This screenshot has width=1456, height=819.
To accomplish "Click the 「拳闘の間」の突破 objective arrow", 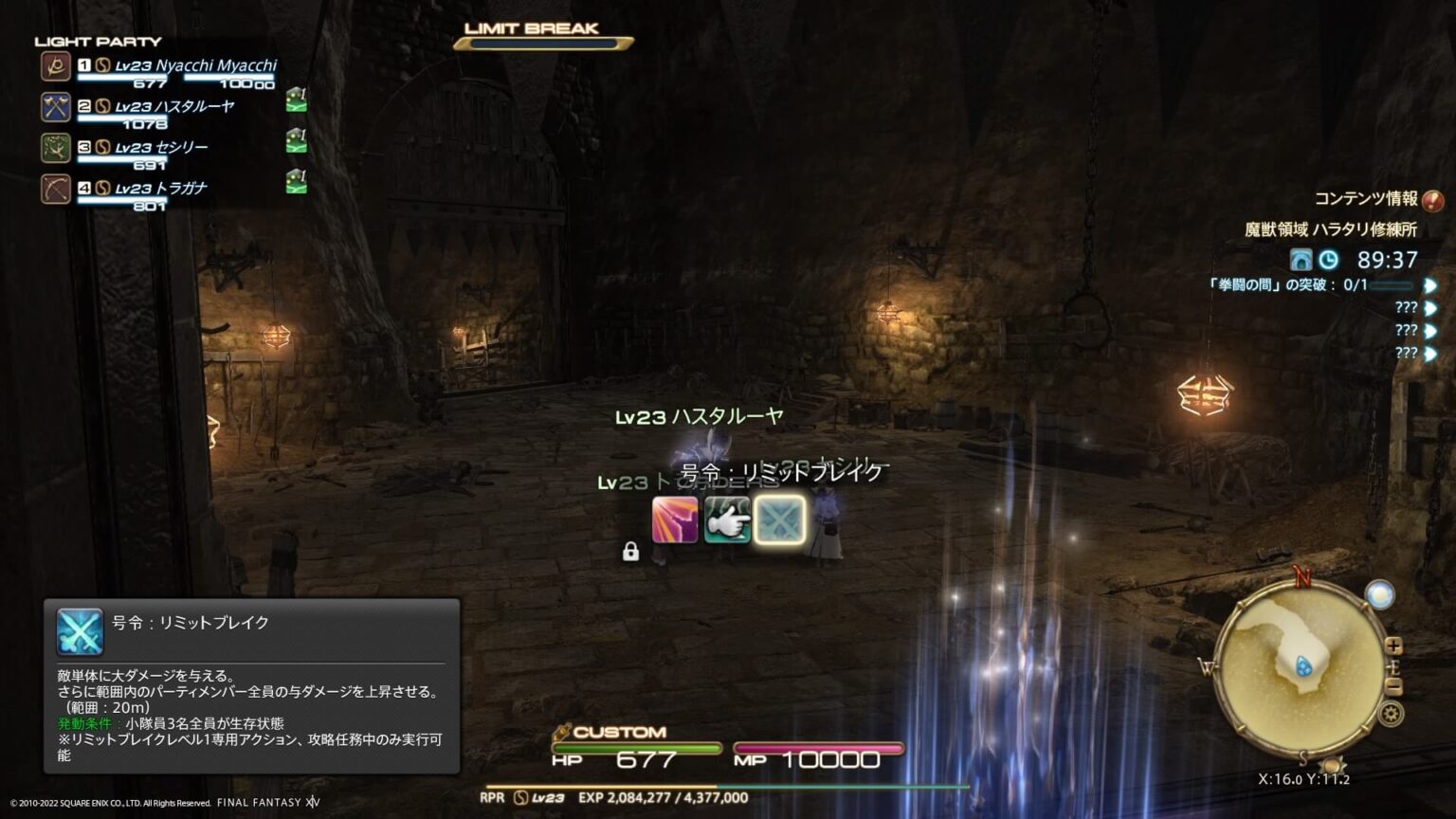I will (1430, 284).
